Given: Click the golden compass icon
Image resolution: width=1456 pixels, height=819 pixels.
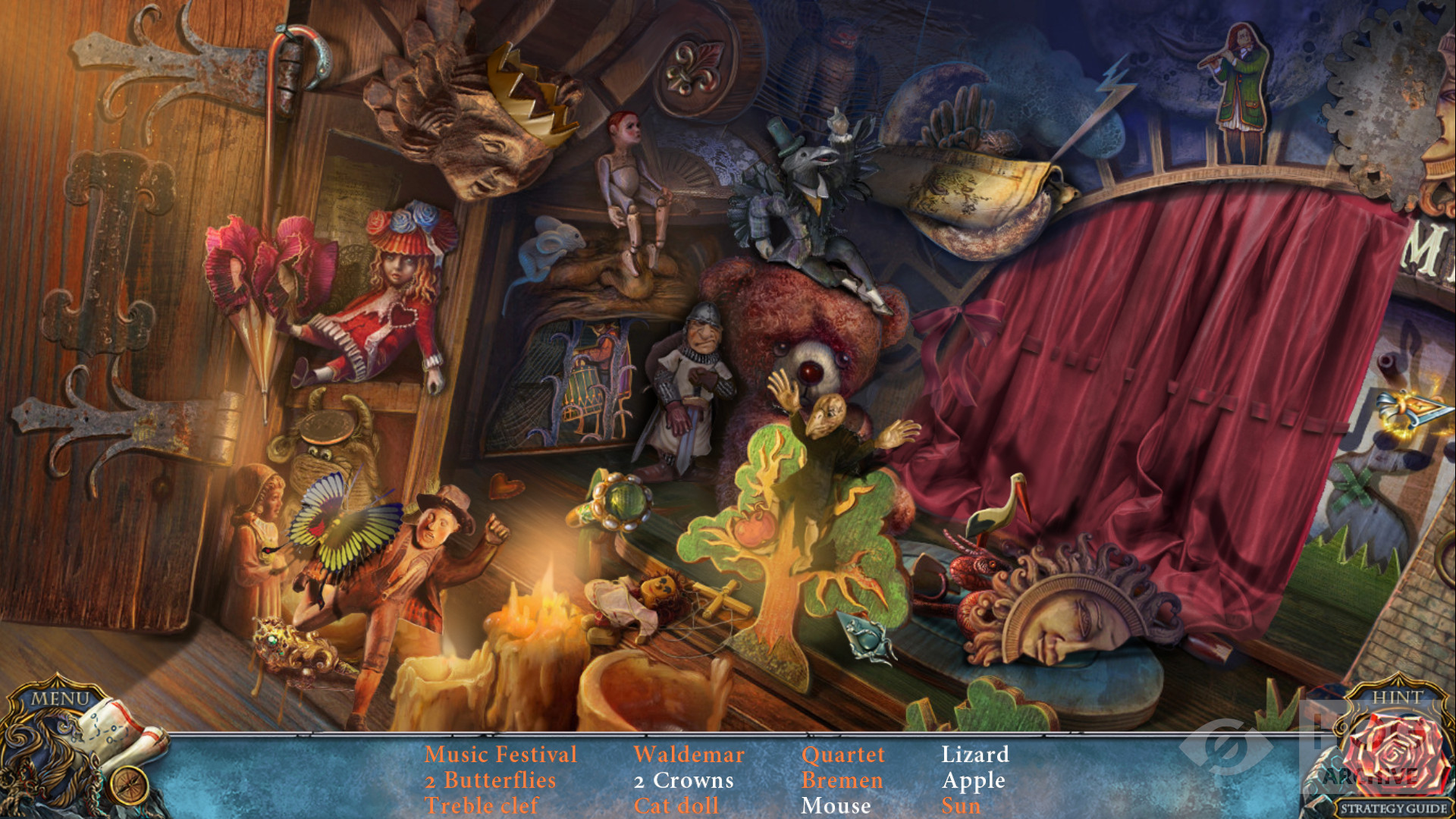Looking at the screenshot, I should 129,784.
